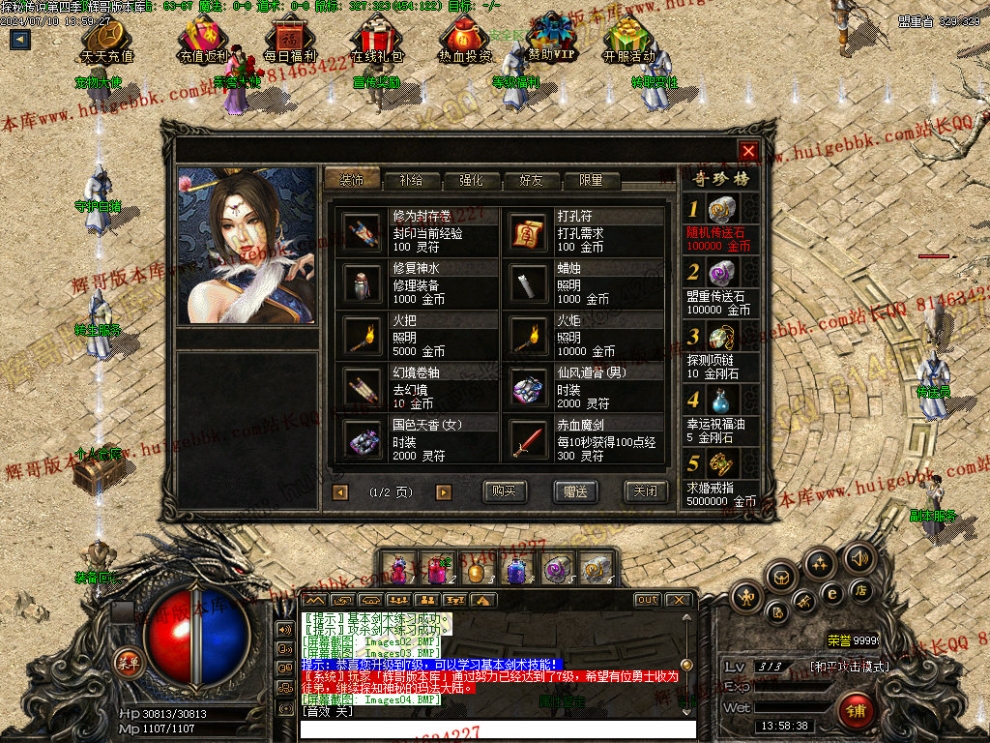Screen dimensions: 990x743
Task: Click the 购买 buy button
Action: click(505, 491)
